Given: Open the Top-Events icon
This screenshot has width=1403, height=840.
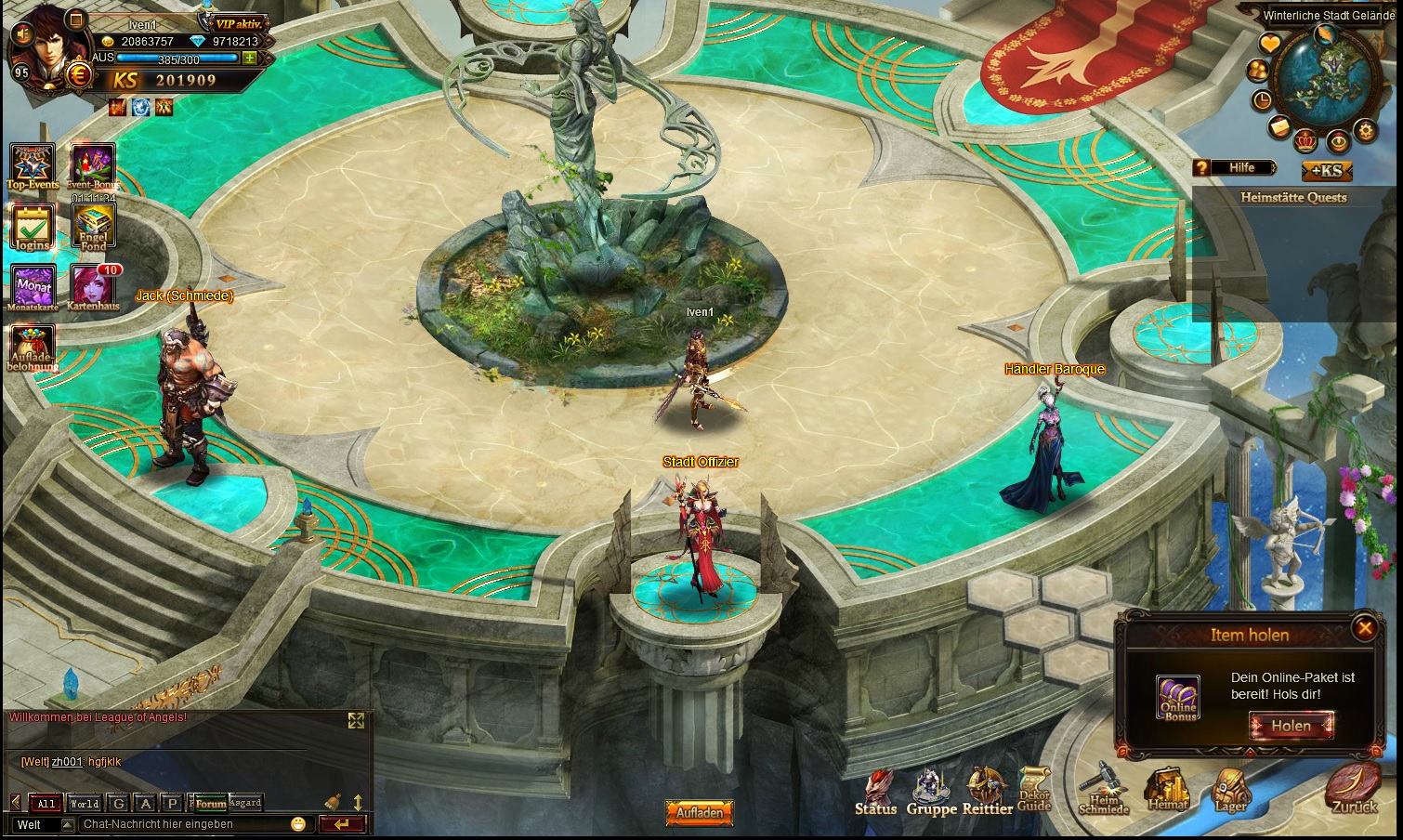Looking at the screenshot, I should pos(33,165).
